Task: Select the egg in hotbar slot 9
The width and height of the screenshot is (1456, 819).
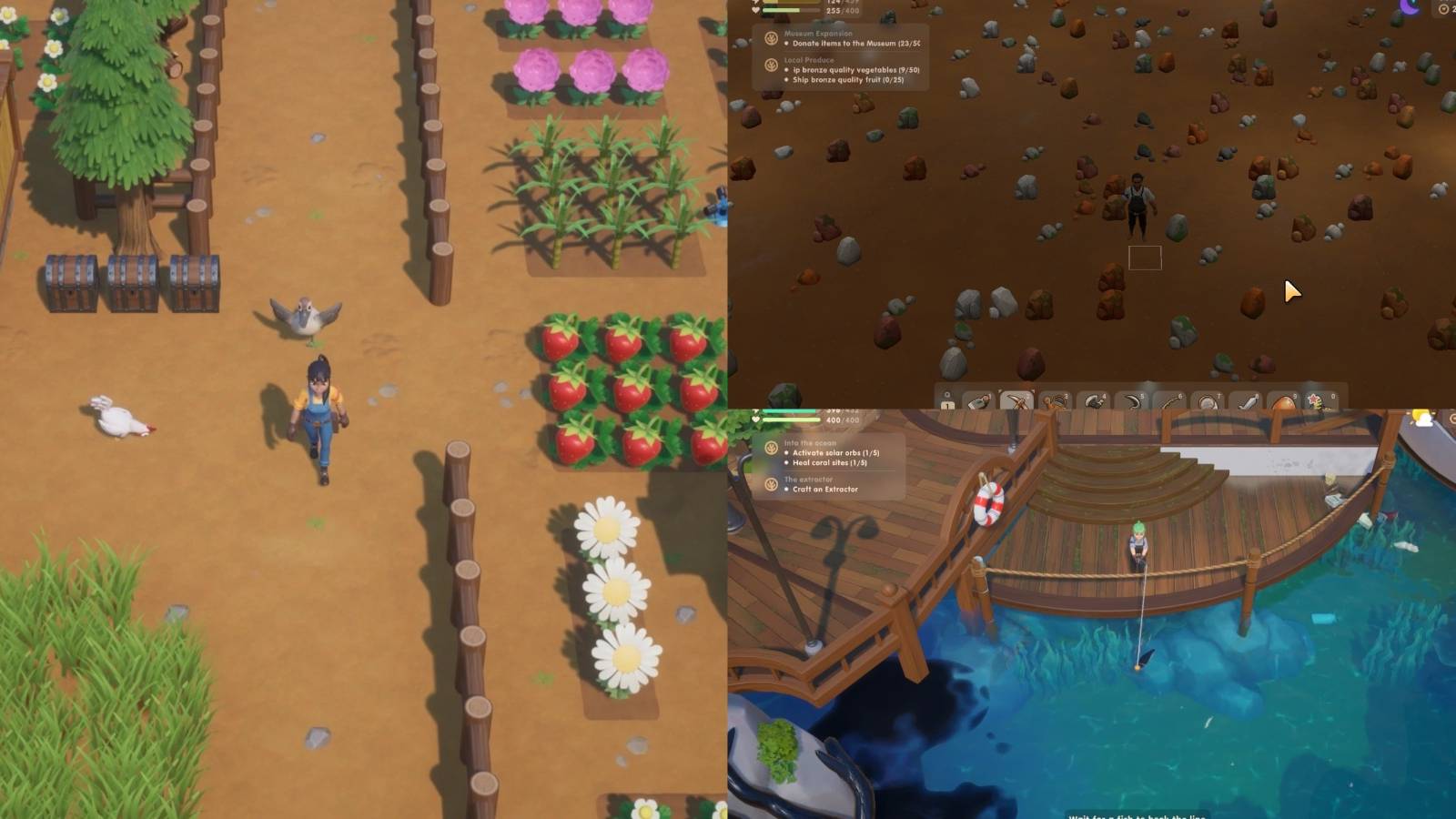Action: point(1284,402)
